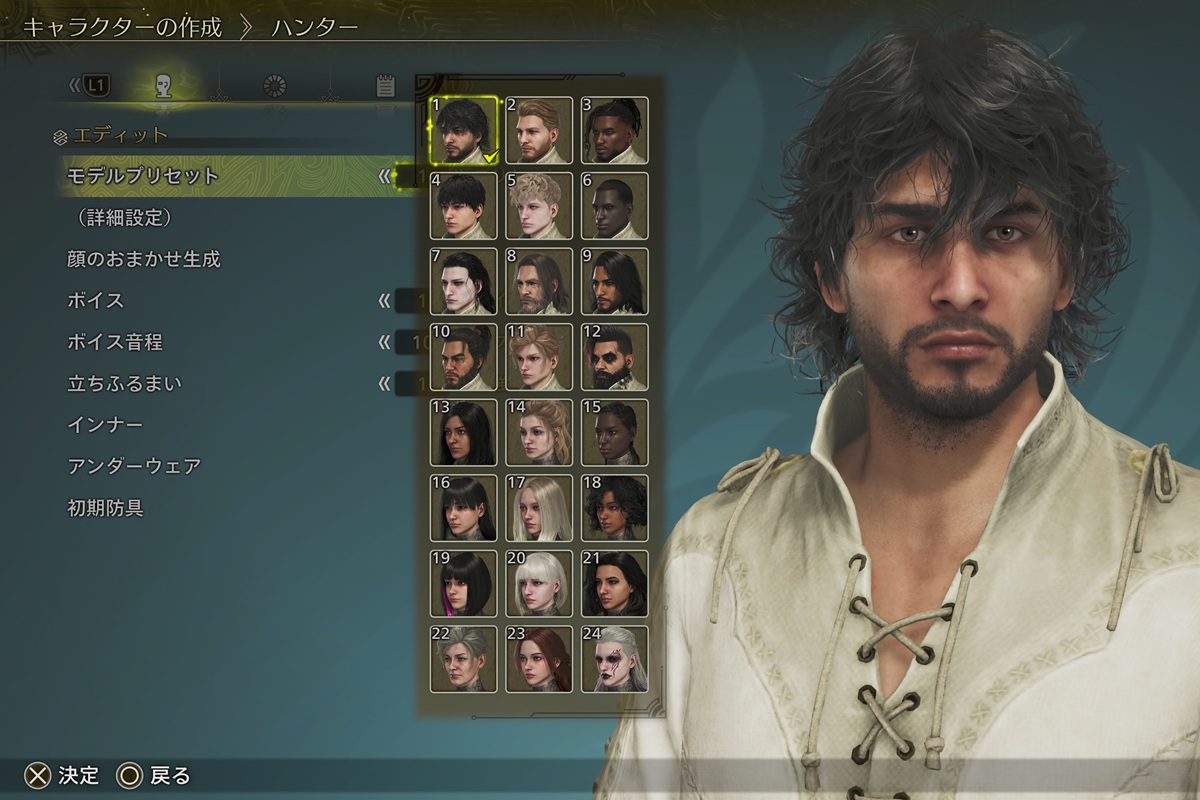Choose 顔のおまかせ生成 random face generation
1200x800 pixels.
[143, 259]
